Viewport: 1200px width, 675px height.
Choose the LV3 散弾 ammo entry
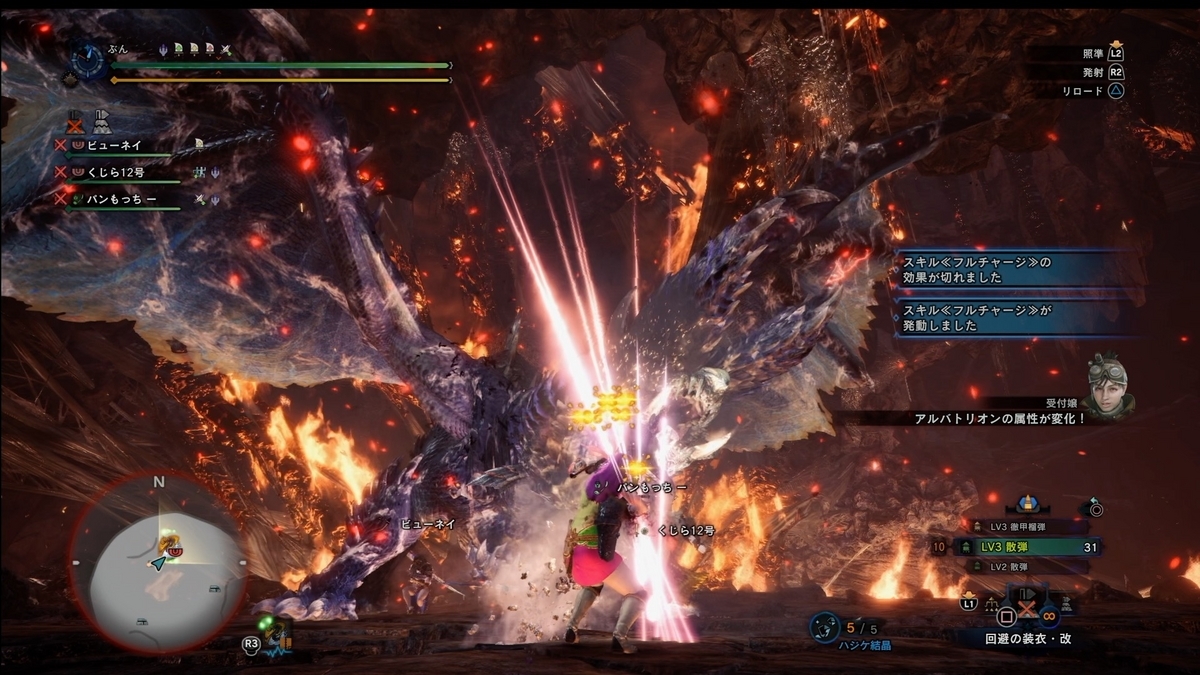1025,547
